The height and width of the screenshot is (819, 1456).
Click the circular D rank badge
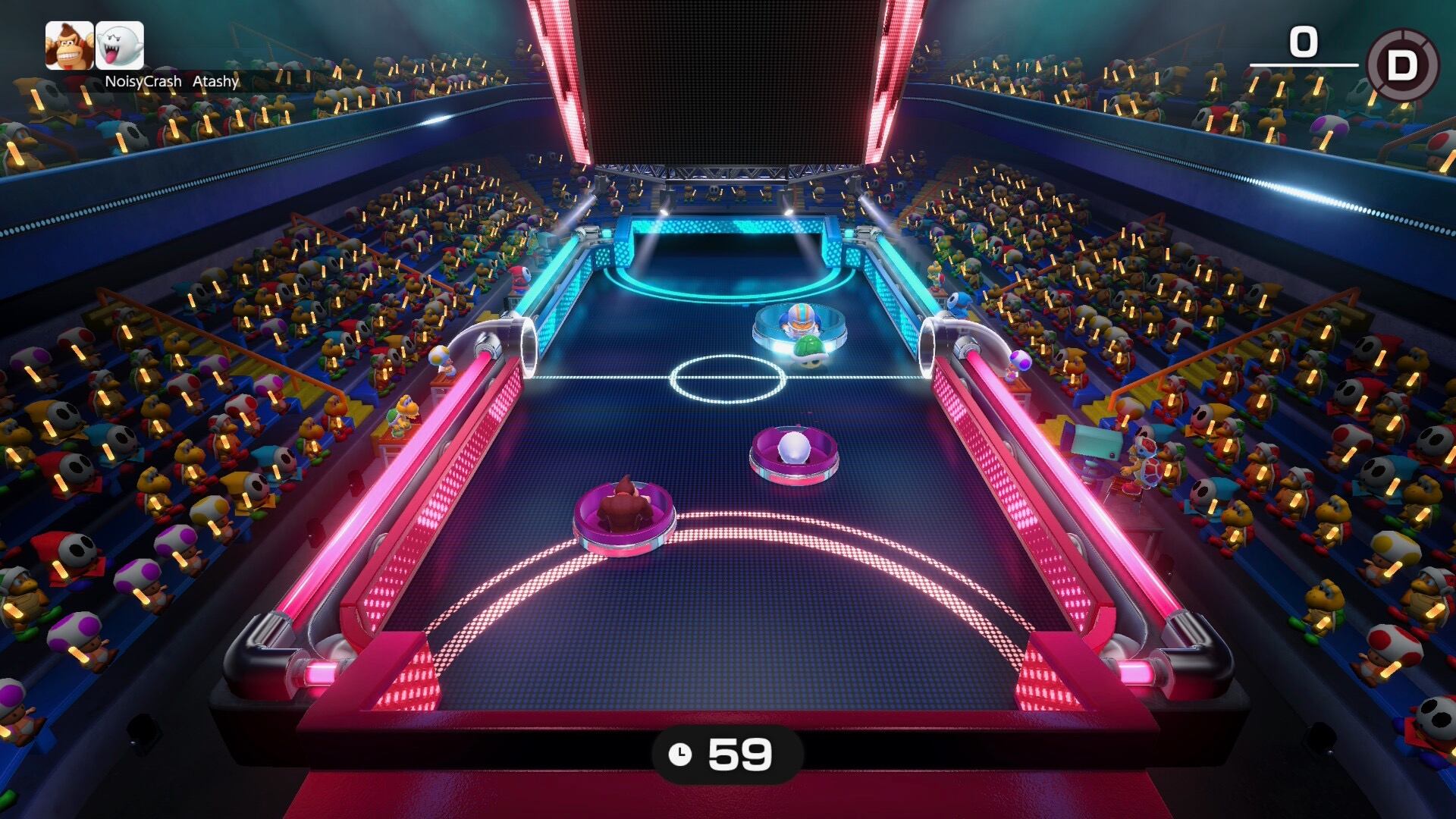tap(1402, 65)
